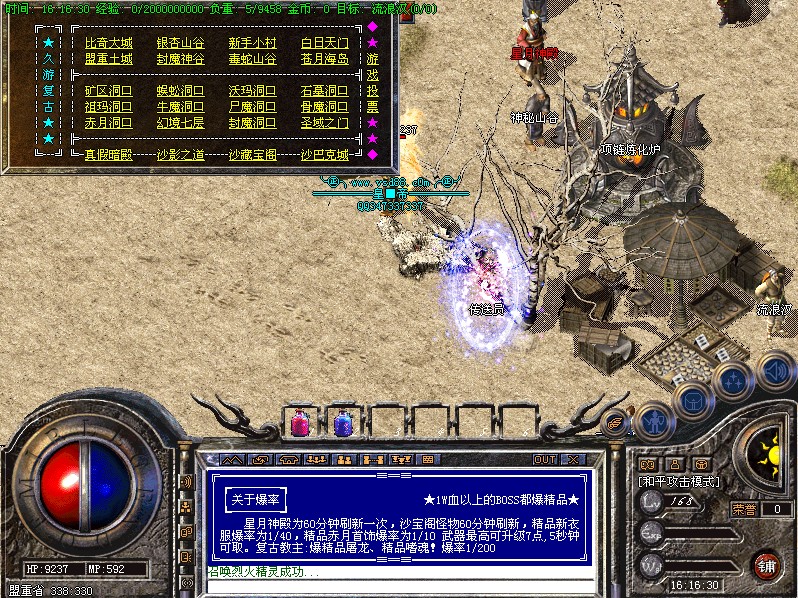Image resolution: width=798 pixels, height=598 pixels.
Task: Teleport to 赤月洞口
Action: [x=108, y=123]
